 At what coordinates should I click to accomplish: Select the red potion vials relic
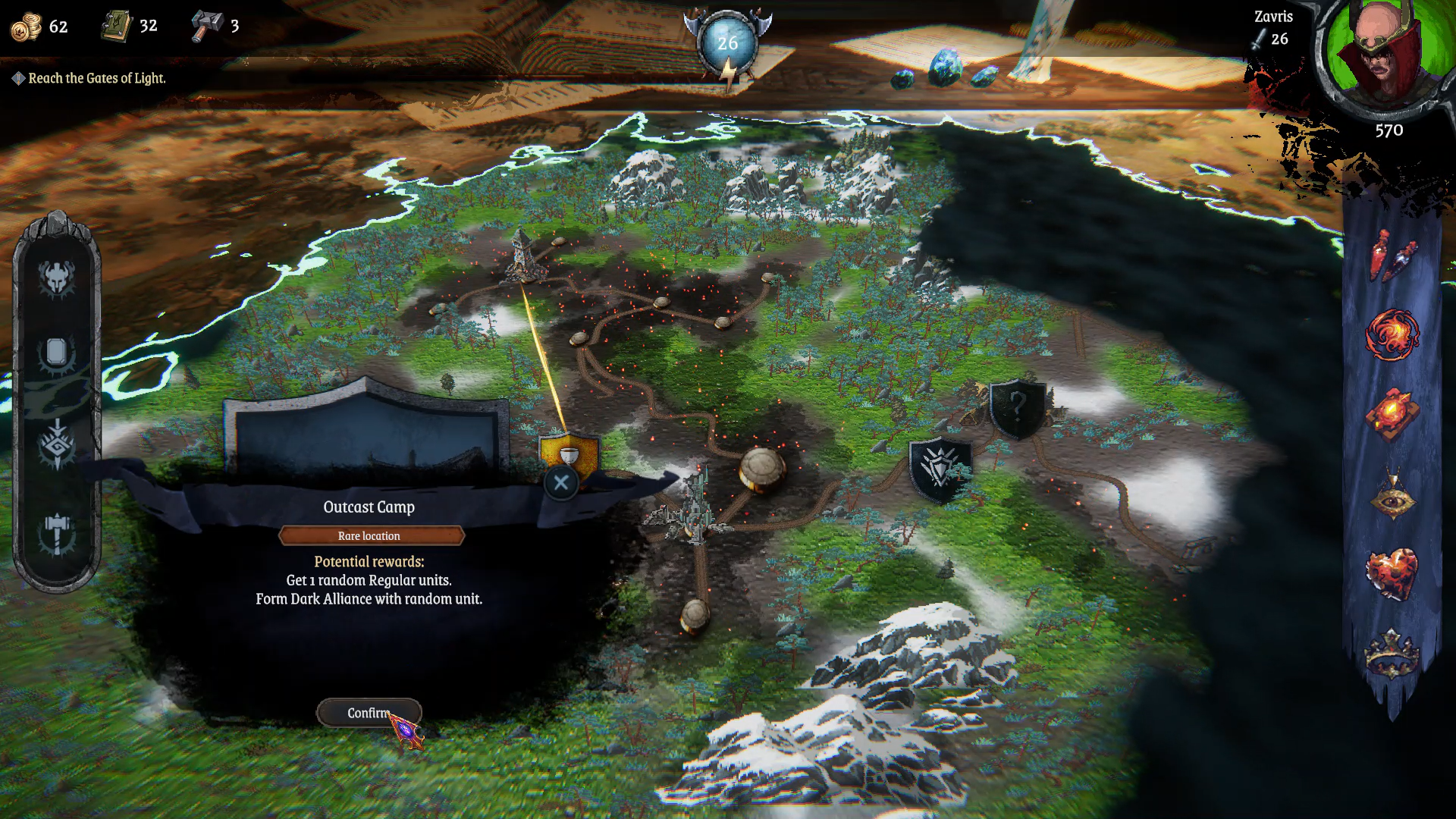(x=1392, y=256)
